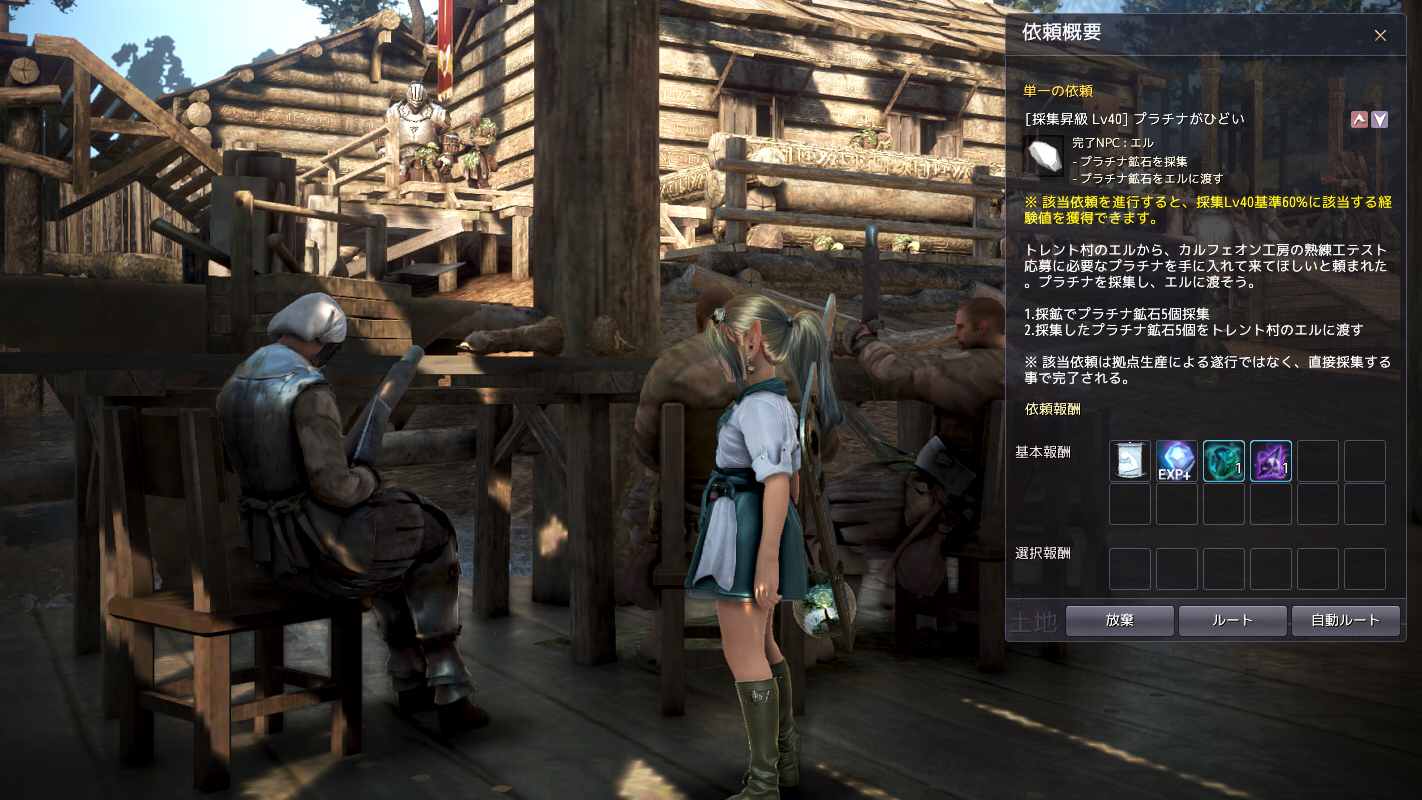This screenshot has height=800, width=1422.
Task: Click the white scroll reward icon
Action: (1129, 461)
